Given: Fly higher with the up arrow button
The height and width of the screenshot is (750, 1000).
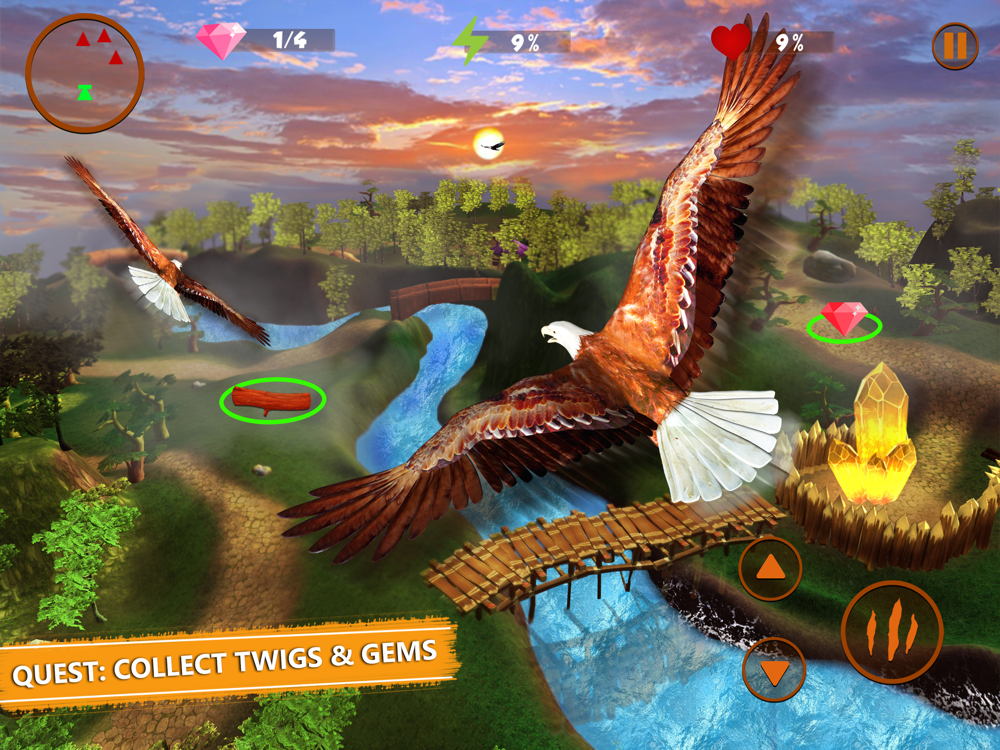Looking at the screenshot, I should pos(770,569).
